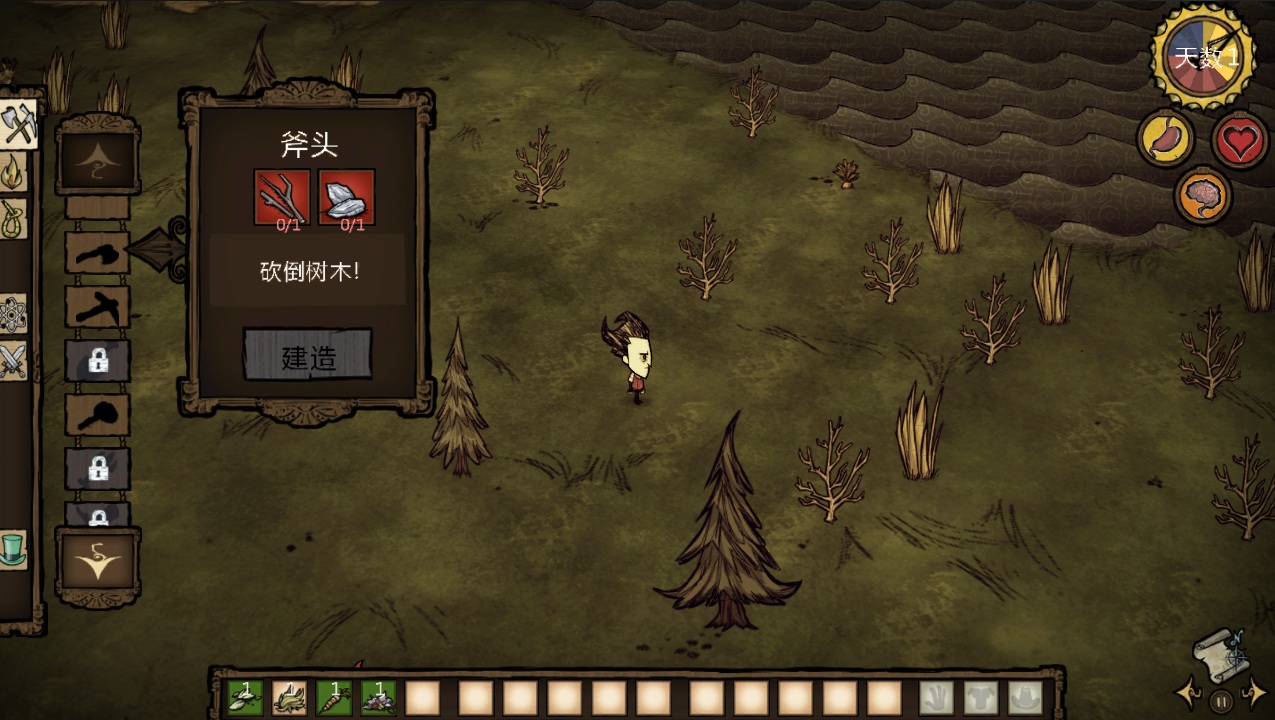Viewport: 1275px width, 720px height.
Task: Switch to the Dress top-hat tab
Action: coord(12,549)
